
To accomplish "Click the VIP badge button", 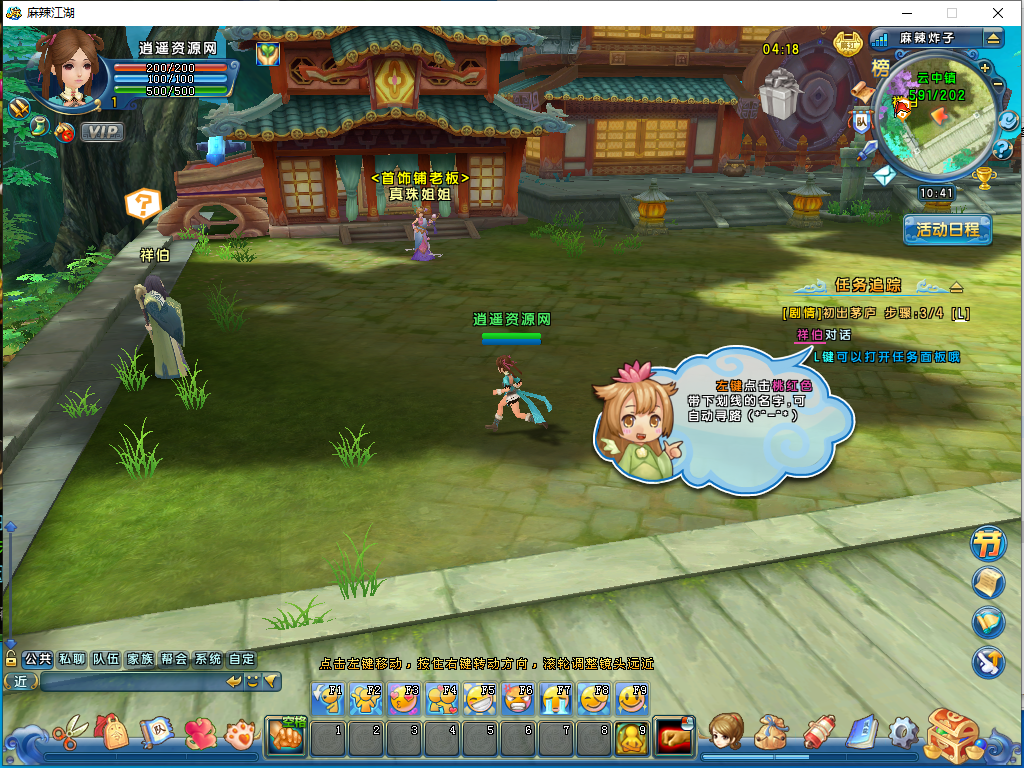I will pyautogui.click(x=102, y=131).
